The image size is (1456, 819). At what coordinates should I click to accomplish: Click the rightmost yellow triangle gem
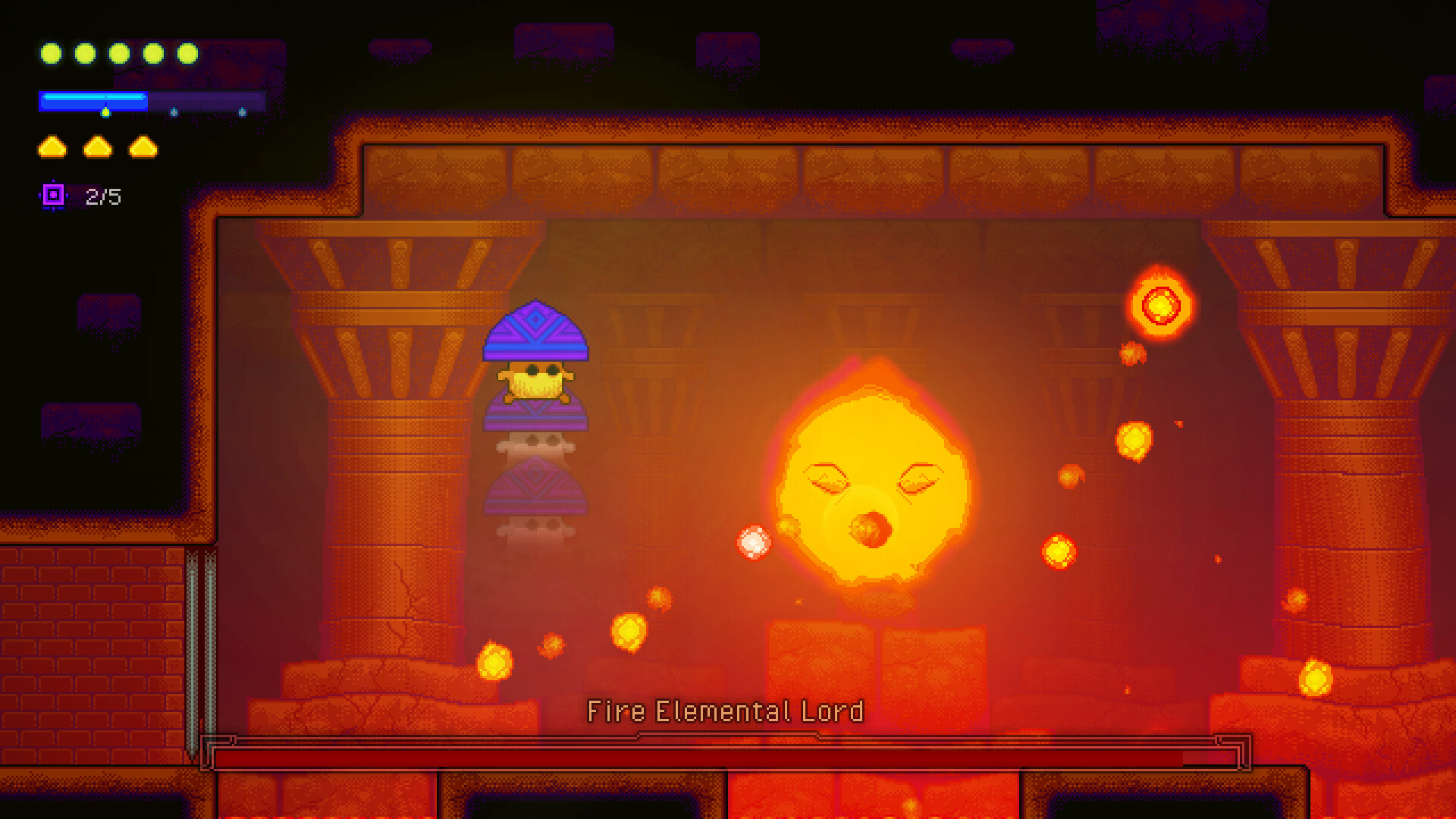143,146
